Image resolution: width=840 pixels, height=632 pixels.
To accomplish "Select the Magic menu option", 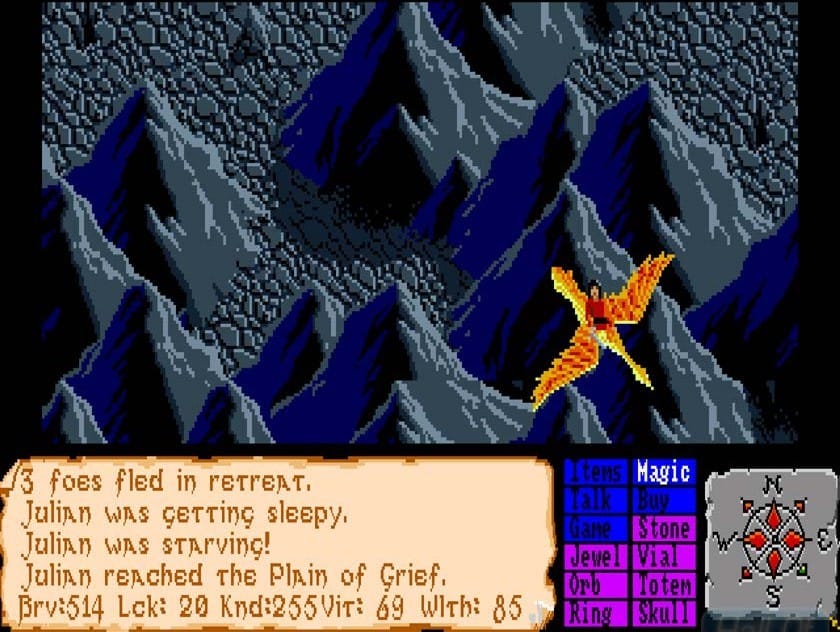I will point(663,472).
